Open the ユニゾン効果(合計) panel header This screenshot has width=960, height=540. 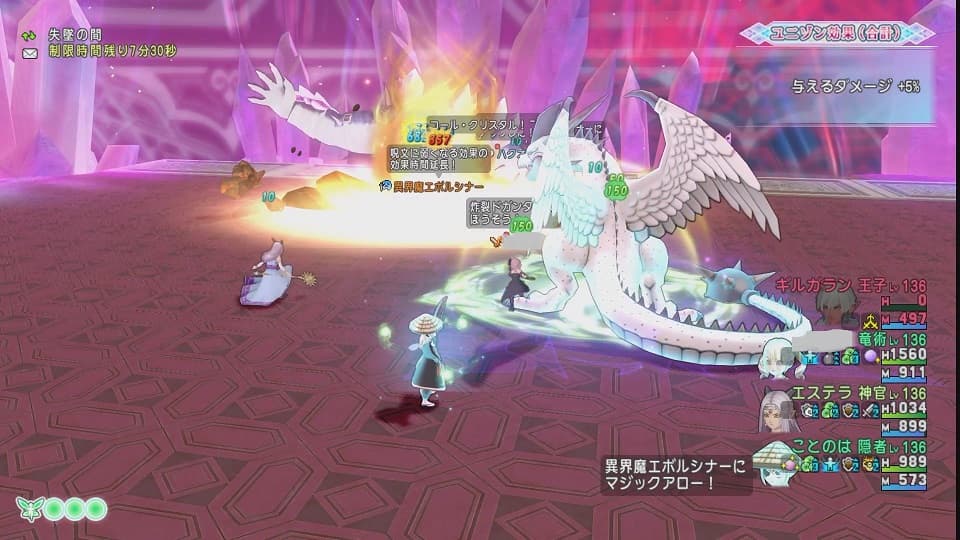[x=836, y=33]
